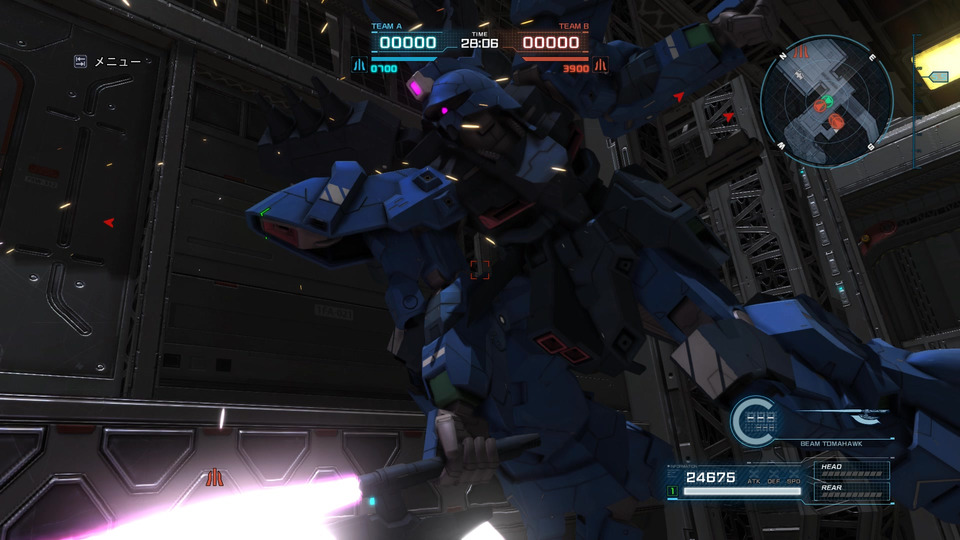This screenshot has width=960, height=540.
Task: Click the Team A base icon
Action: click(x=358, y=67)
